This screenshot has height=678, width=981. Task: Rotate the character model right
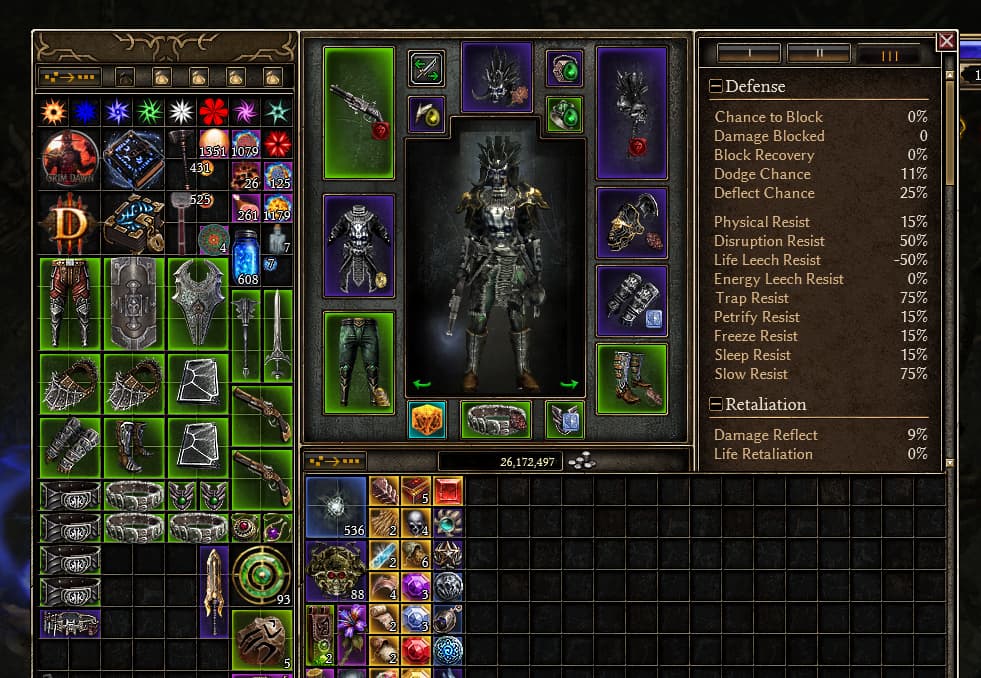(569, 384)
